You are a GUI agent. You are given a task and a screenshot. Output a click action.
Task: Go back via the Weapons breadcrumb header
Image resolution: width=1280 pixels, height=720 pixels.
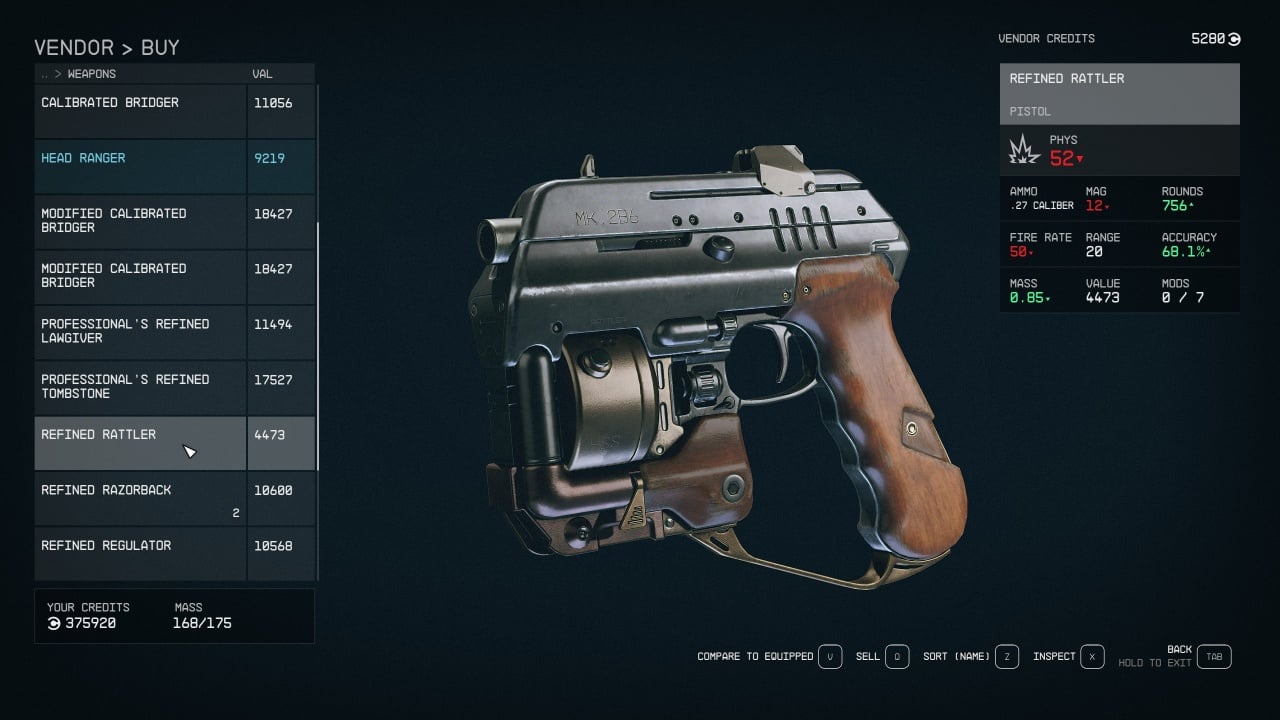point(90,74)
